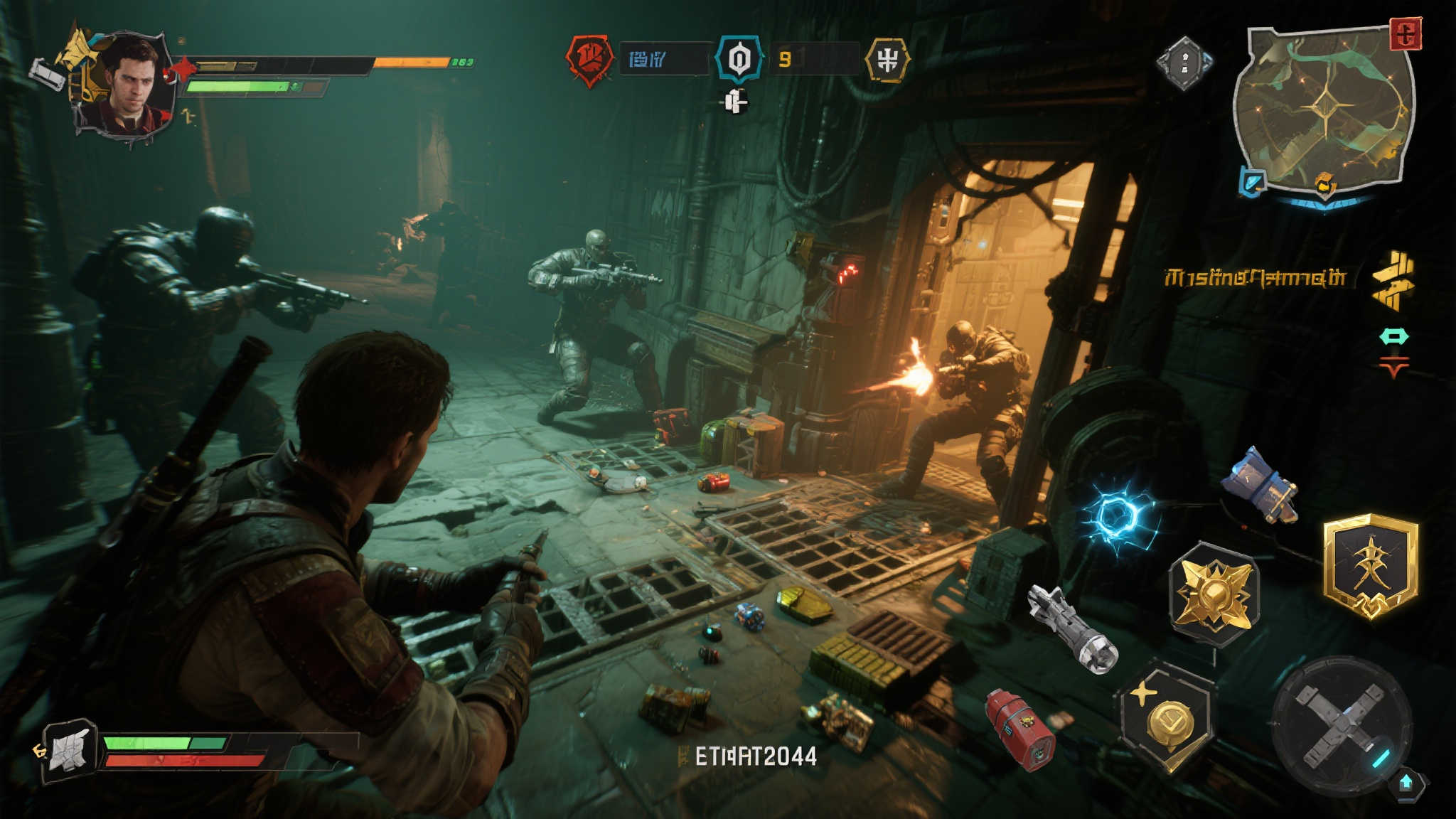
Task: Expand the minimap
Action: coord(1322,110)
